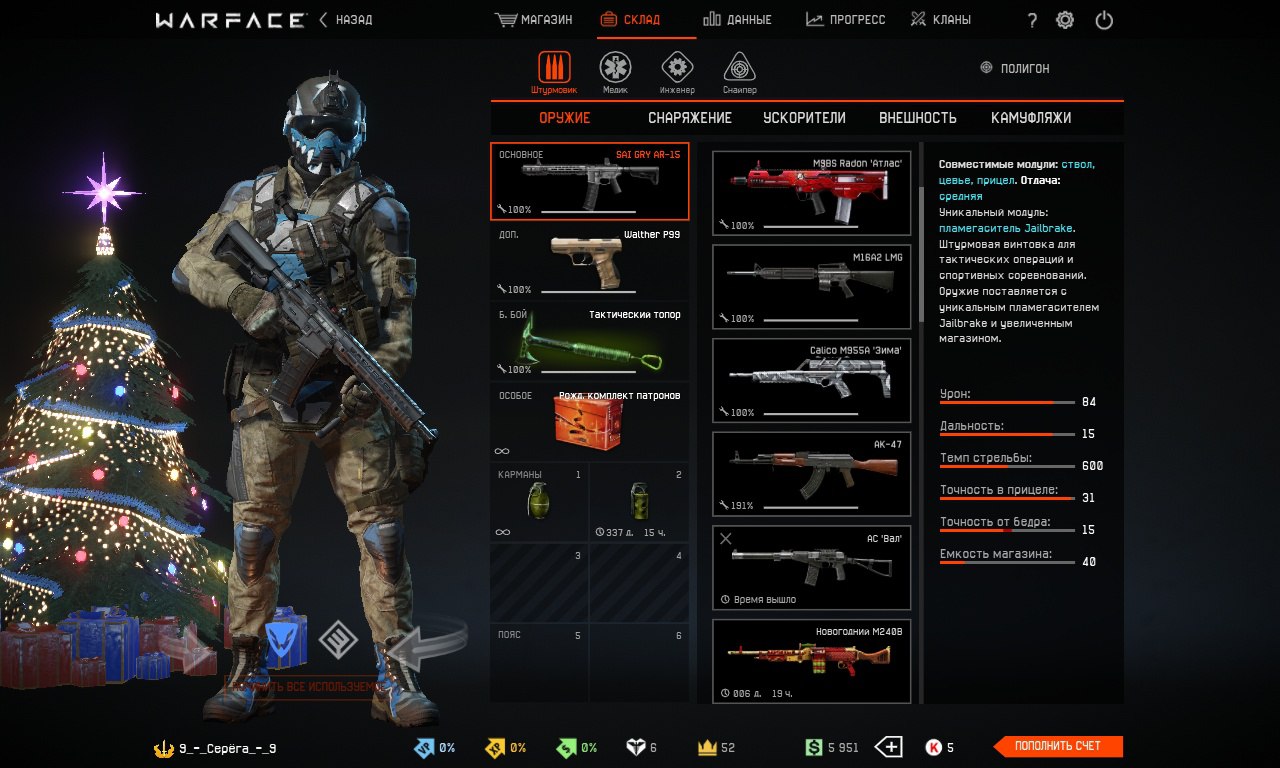Open the МАГАЗИН shop menu
This screenshot has width=1280, height=768.
click(534, 20)
